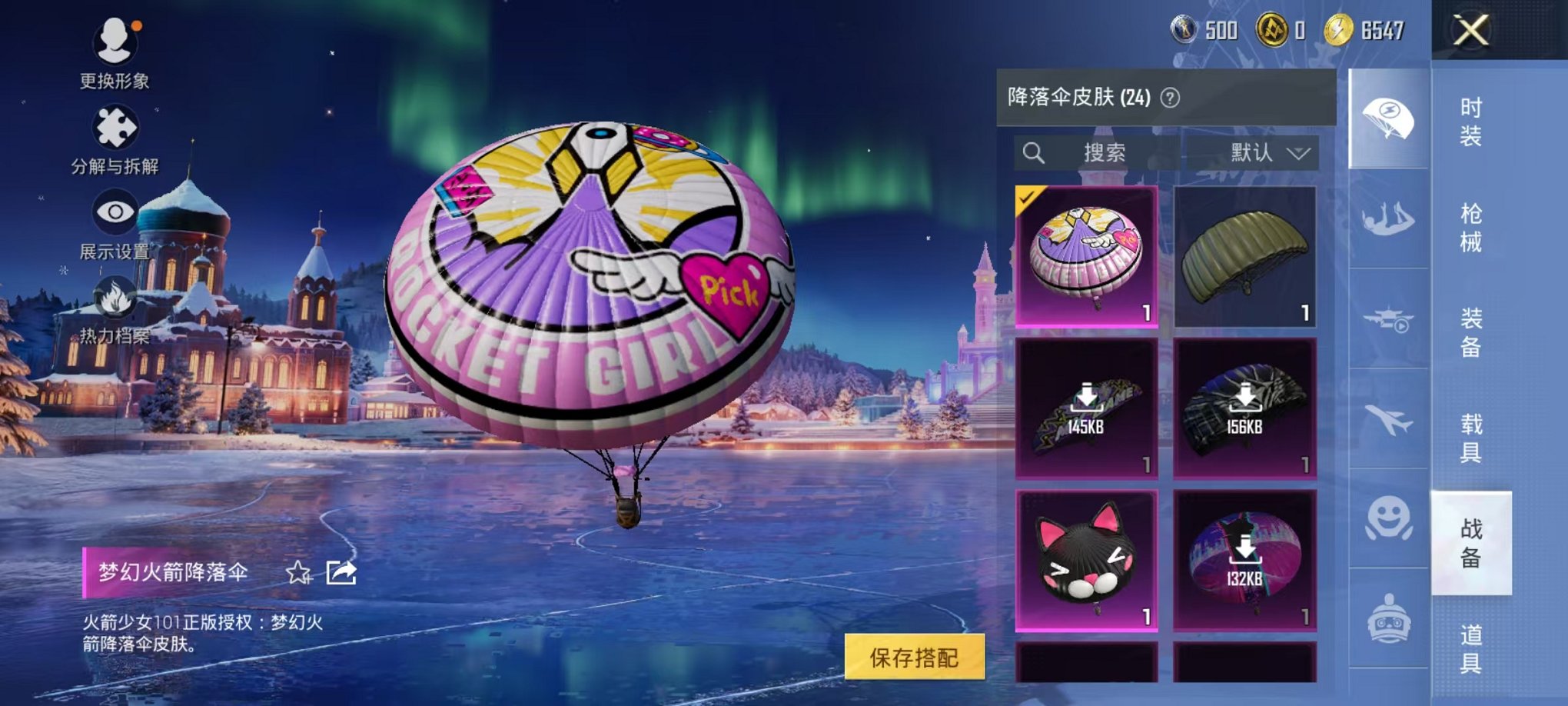Viewport: 1568px width, 706px height.
Task: Click the search magnifier icon
Action: [1036, 152]
